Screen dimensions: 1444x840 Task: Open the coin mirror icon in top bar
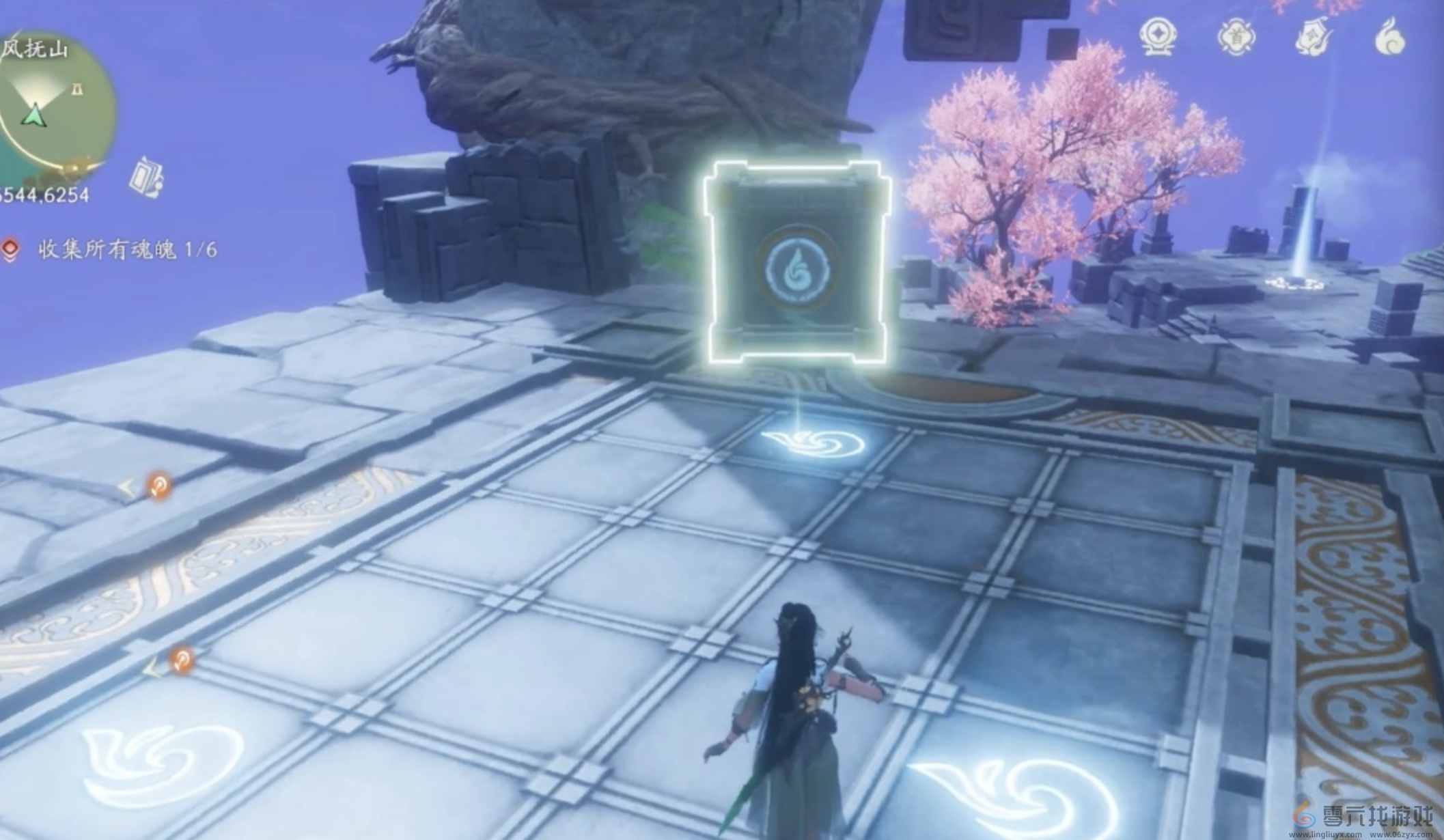click(1158, 38)
